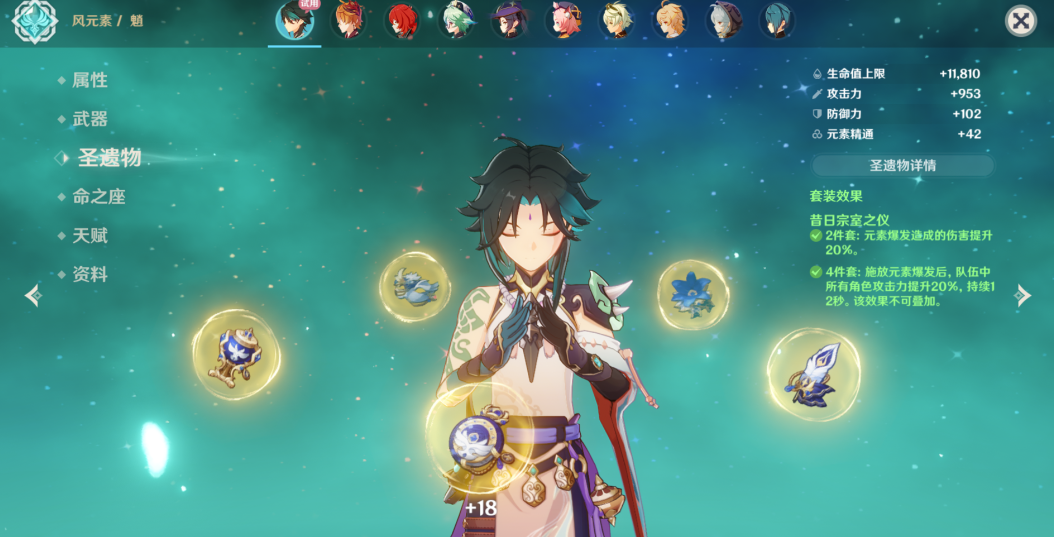
Task: Select the 圣遗物 artifacts menu entry
Action: pos(108,157)
